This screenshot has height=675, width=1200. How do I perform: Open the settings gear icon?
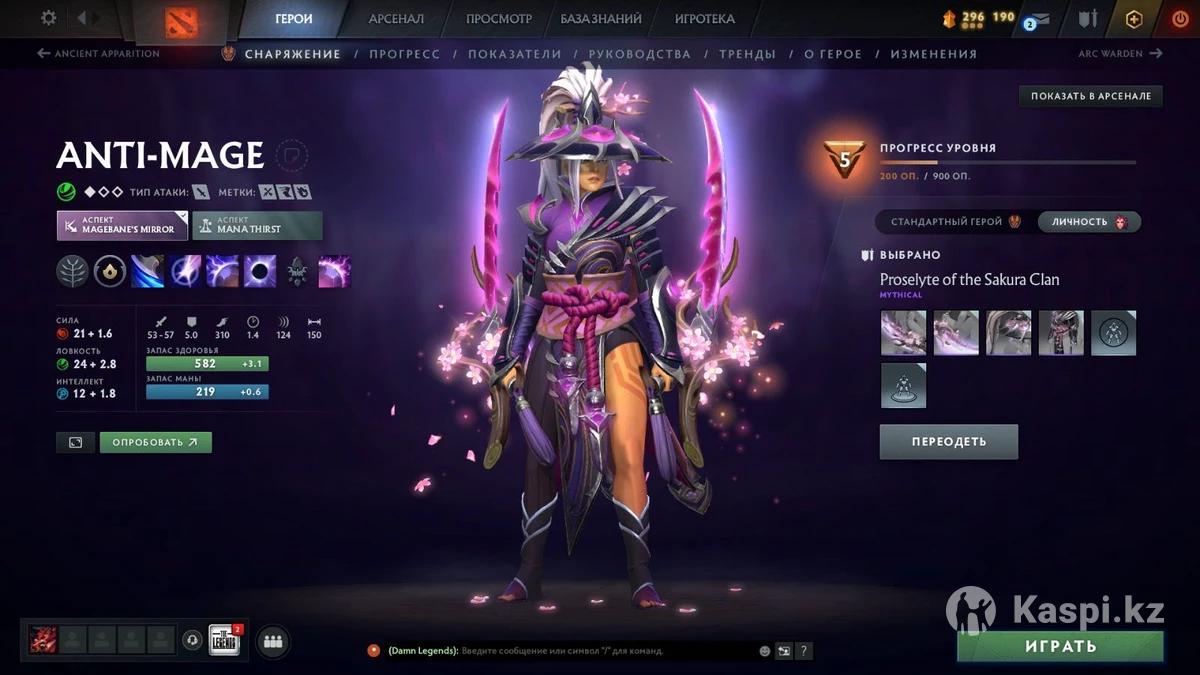pos(48,18)
